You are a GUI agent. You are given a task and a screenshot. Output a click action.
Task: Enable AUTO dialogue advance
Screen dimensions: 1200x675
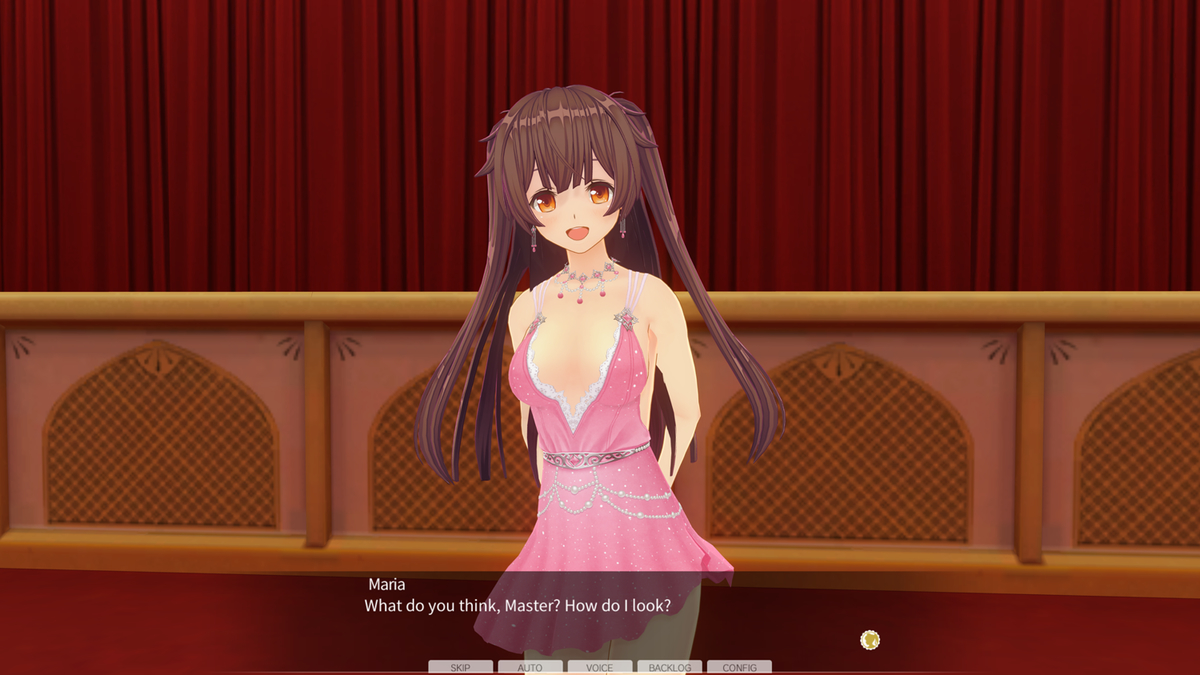click(x=530, y=667)
